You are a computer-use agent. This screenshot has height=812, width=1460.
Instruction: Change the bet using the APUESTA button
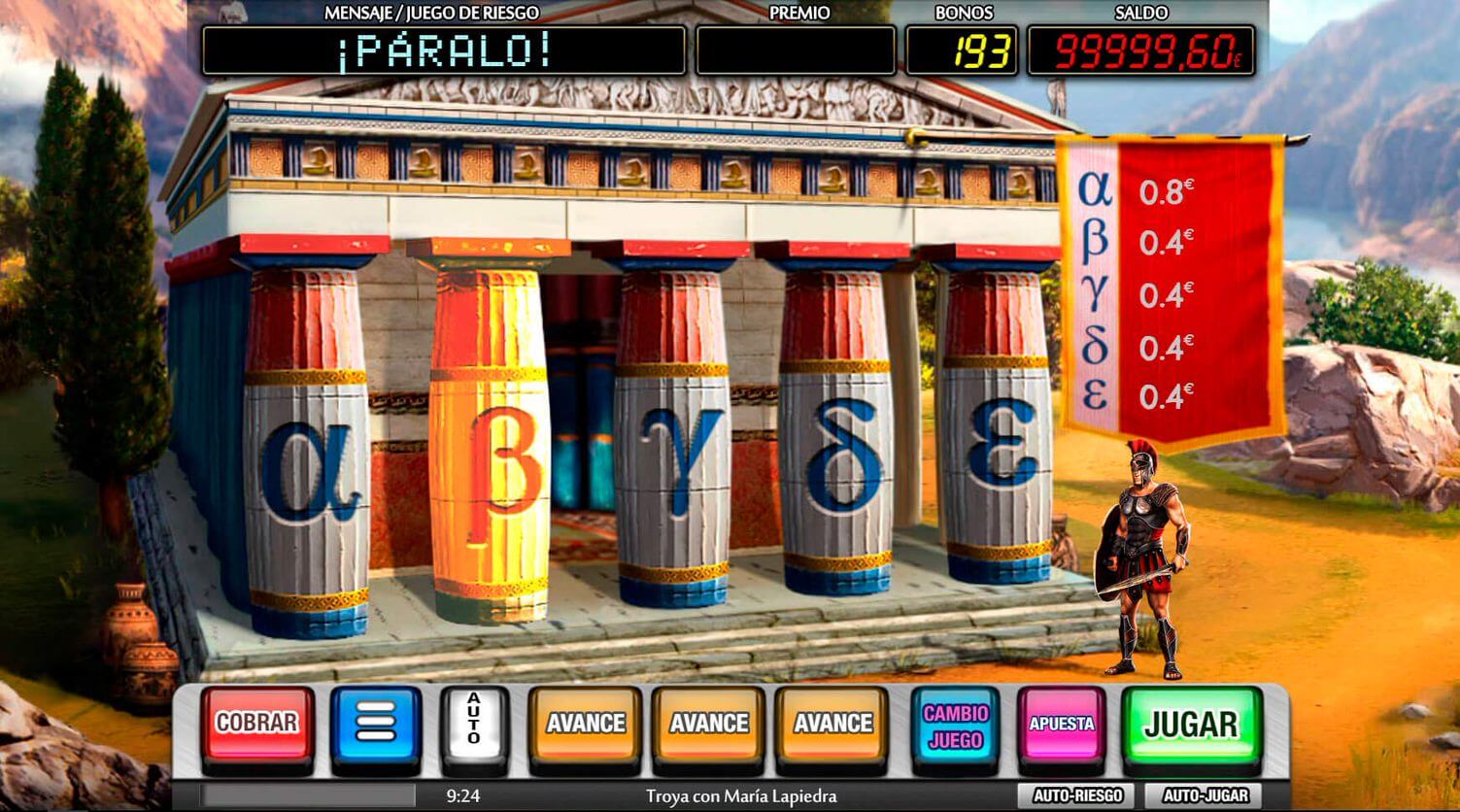1062,725
